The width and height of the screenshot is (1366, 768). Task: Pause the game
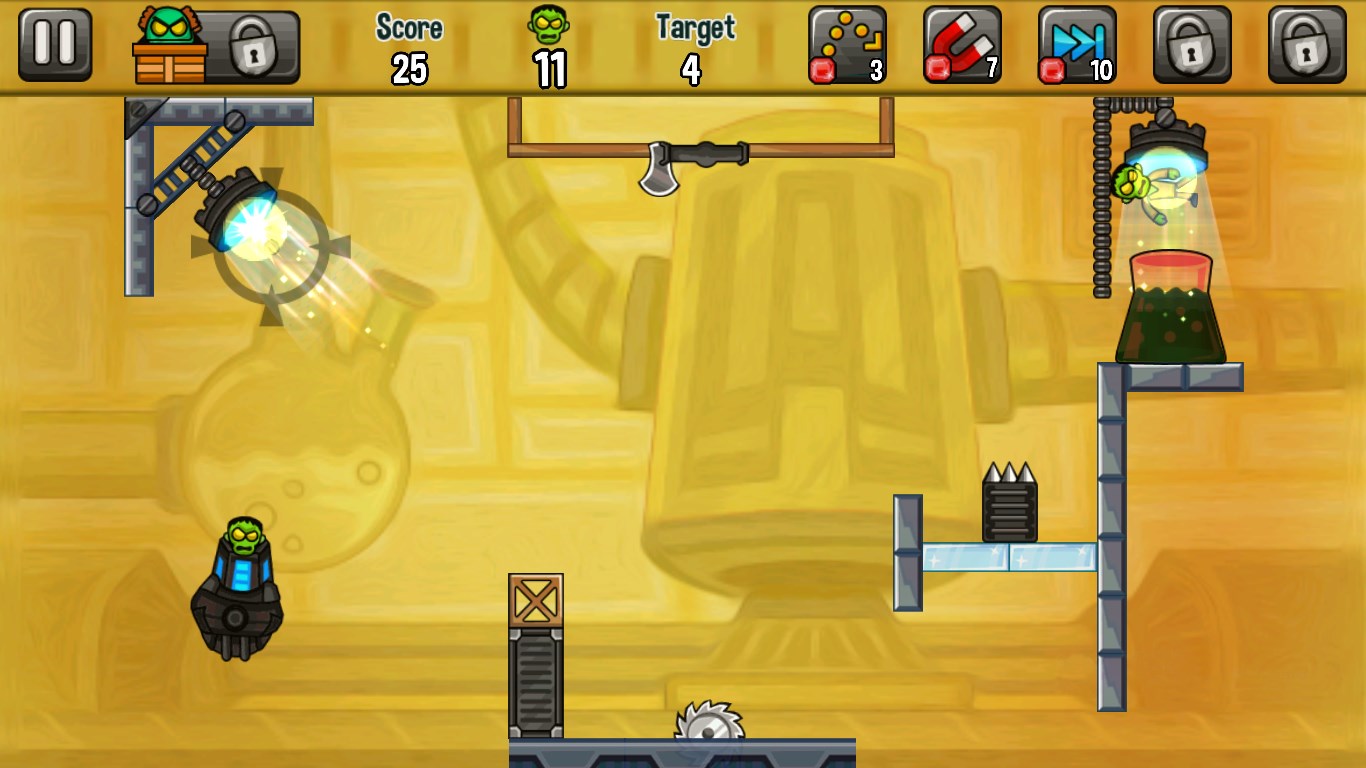coord(55,45)
